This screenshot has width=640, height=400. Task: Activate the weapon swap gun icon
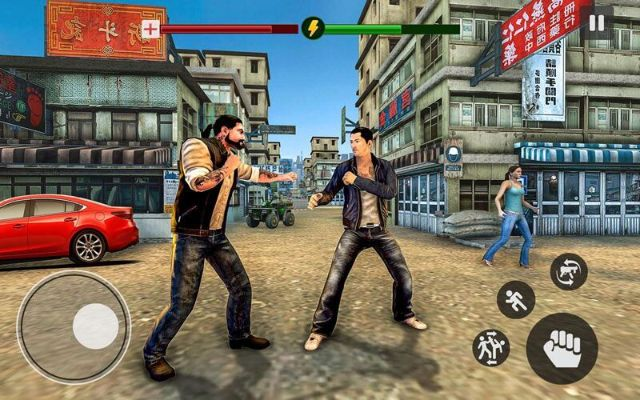(x=568, y=271)
